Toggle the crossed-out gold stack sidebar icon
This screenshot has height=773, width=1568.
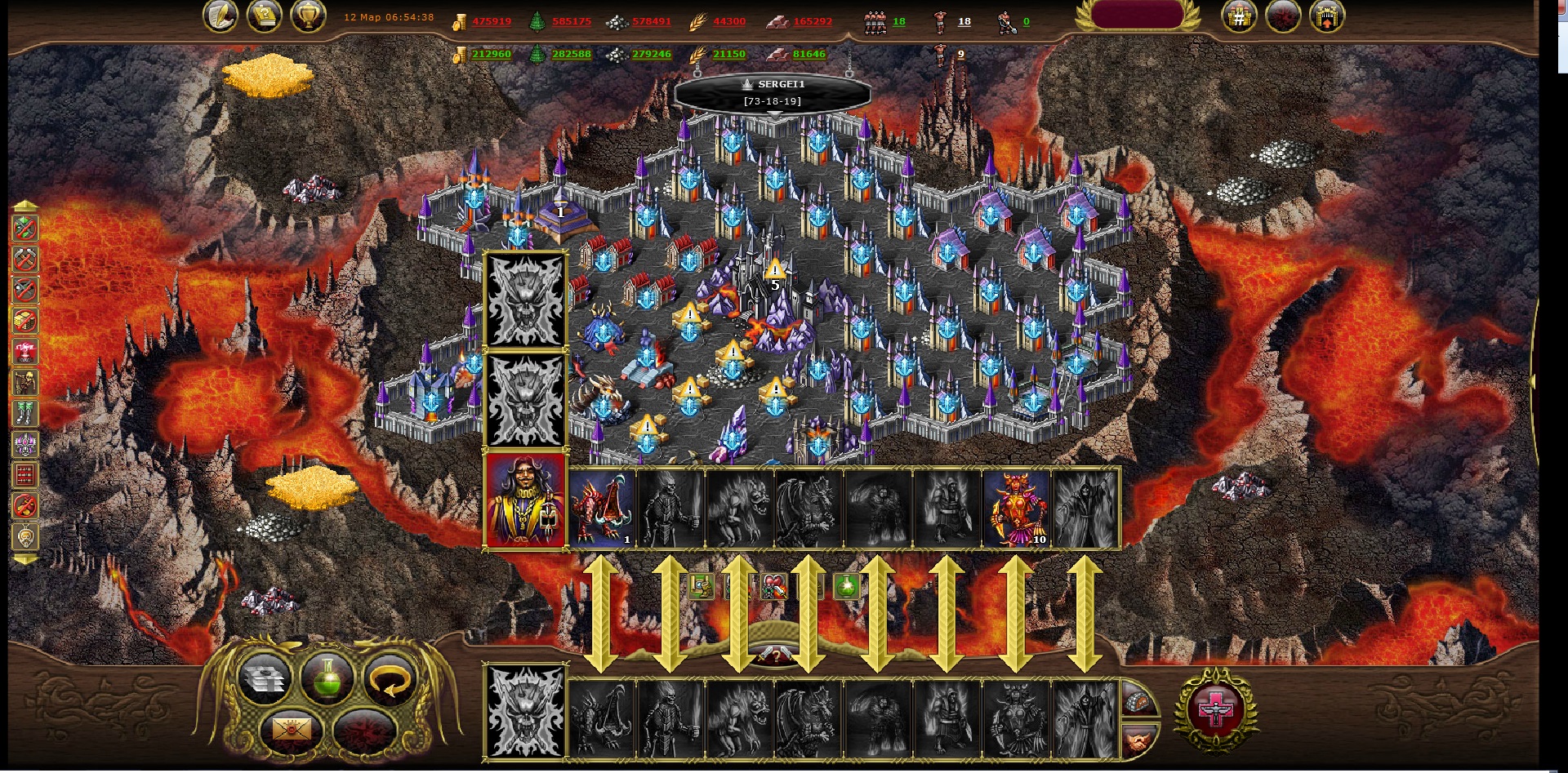click(25, 321)
